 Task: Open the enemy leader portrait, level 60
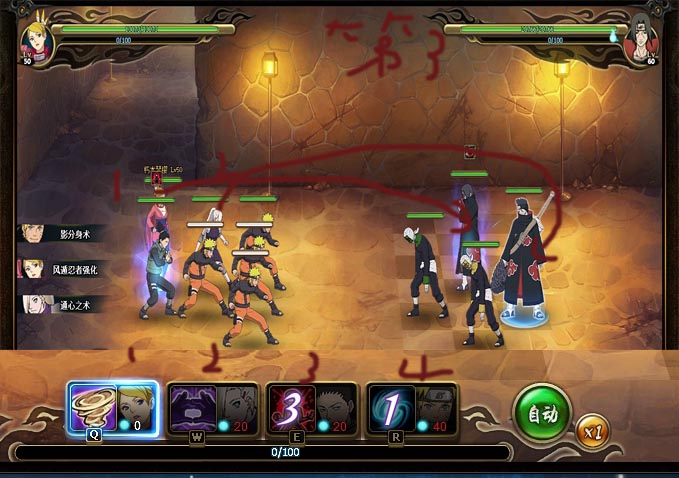639,41
